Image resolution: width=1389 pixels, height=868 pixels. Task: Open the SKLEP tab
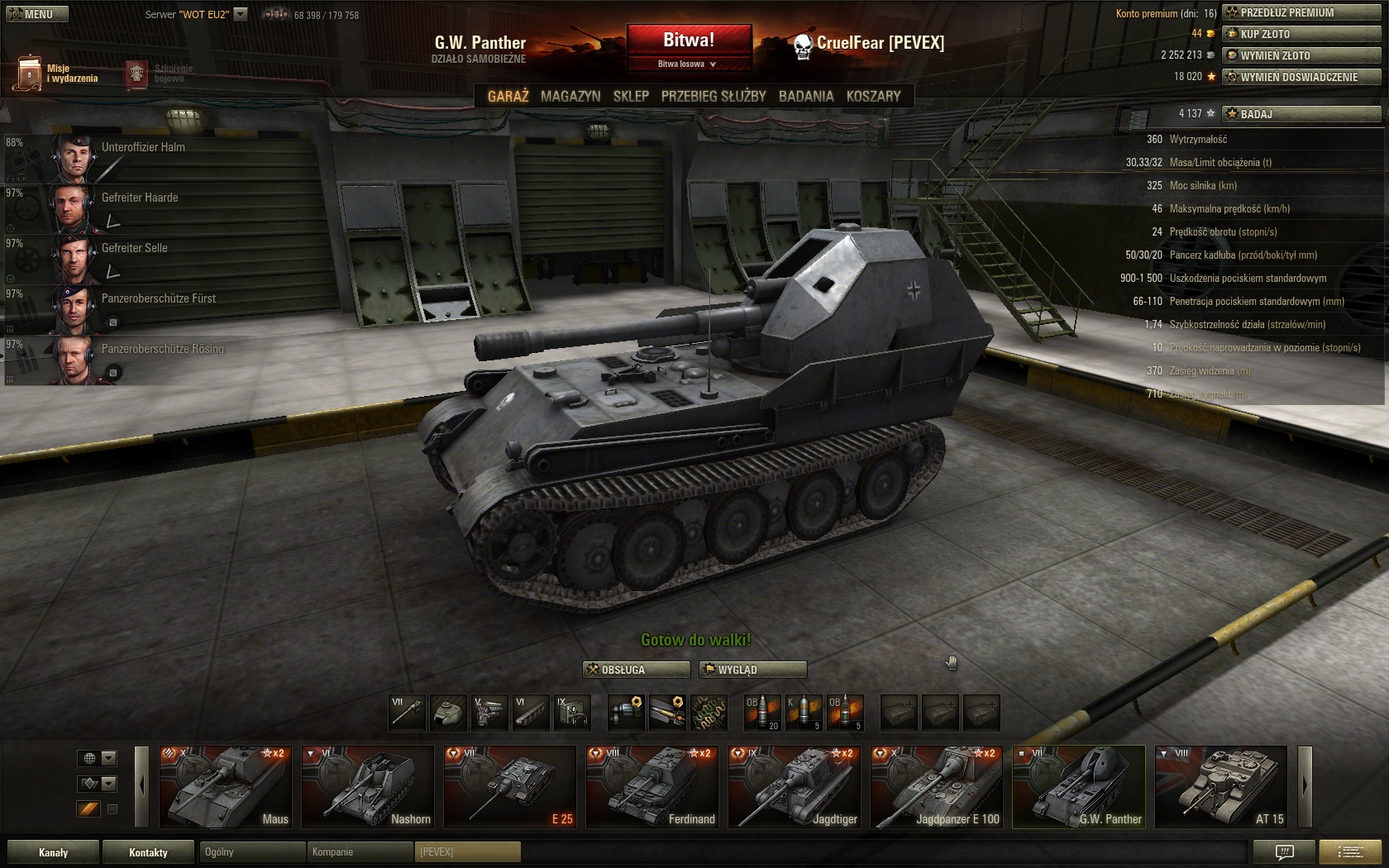coord(631,96)
